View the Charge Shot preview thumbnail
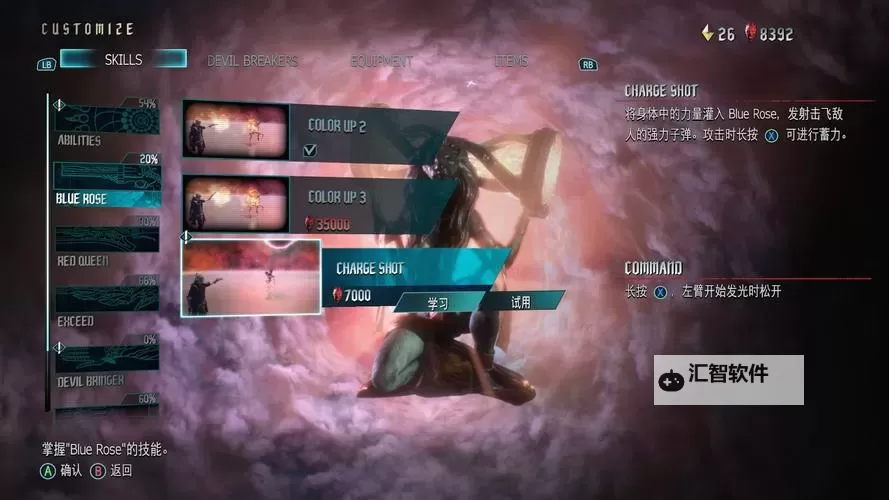 [x=251, y=277]
